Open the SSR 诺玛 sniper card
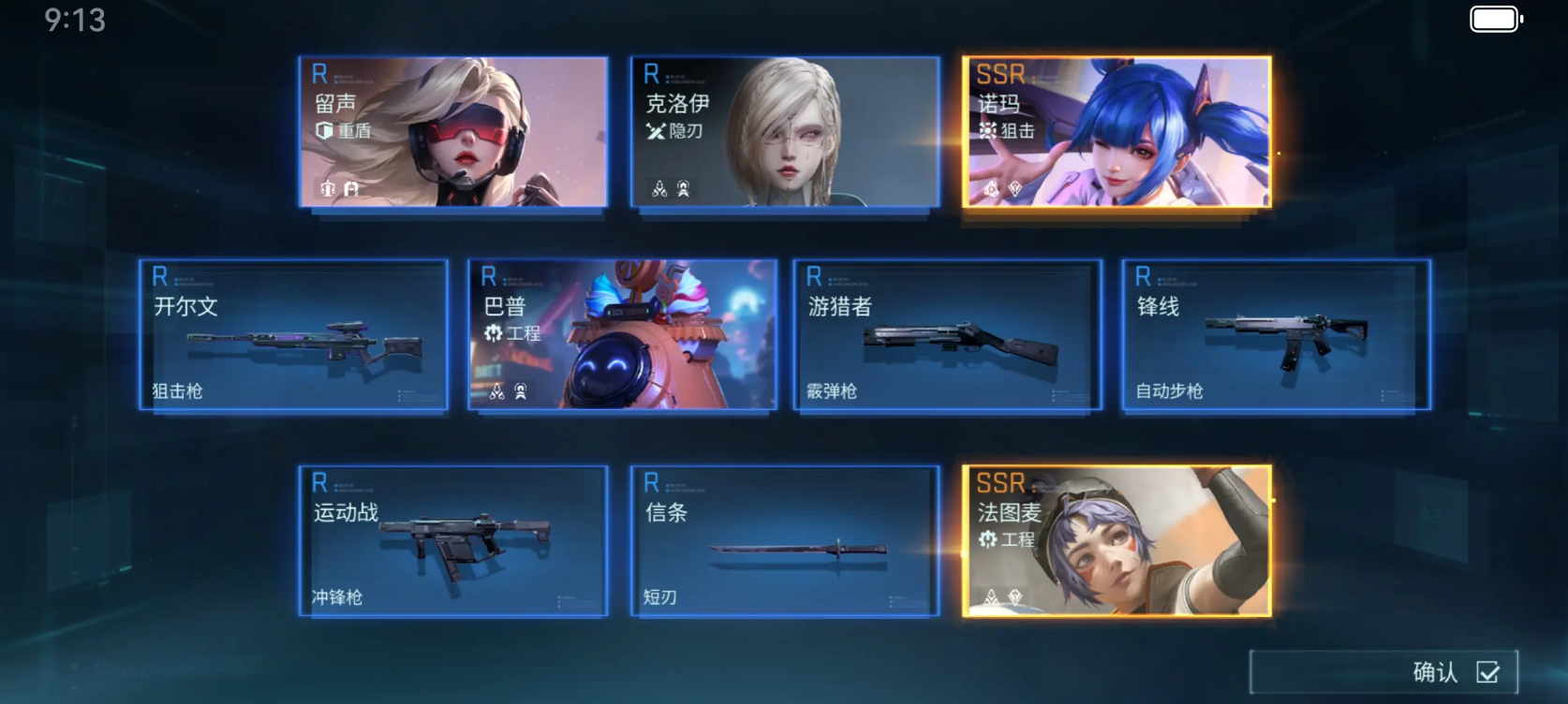This screenshot has width=1568, height=704. pos(1117,132)
